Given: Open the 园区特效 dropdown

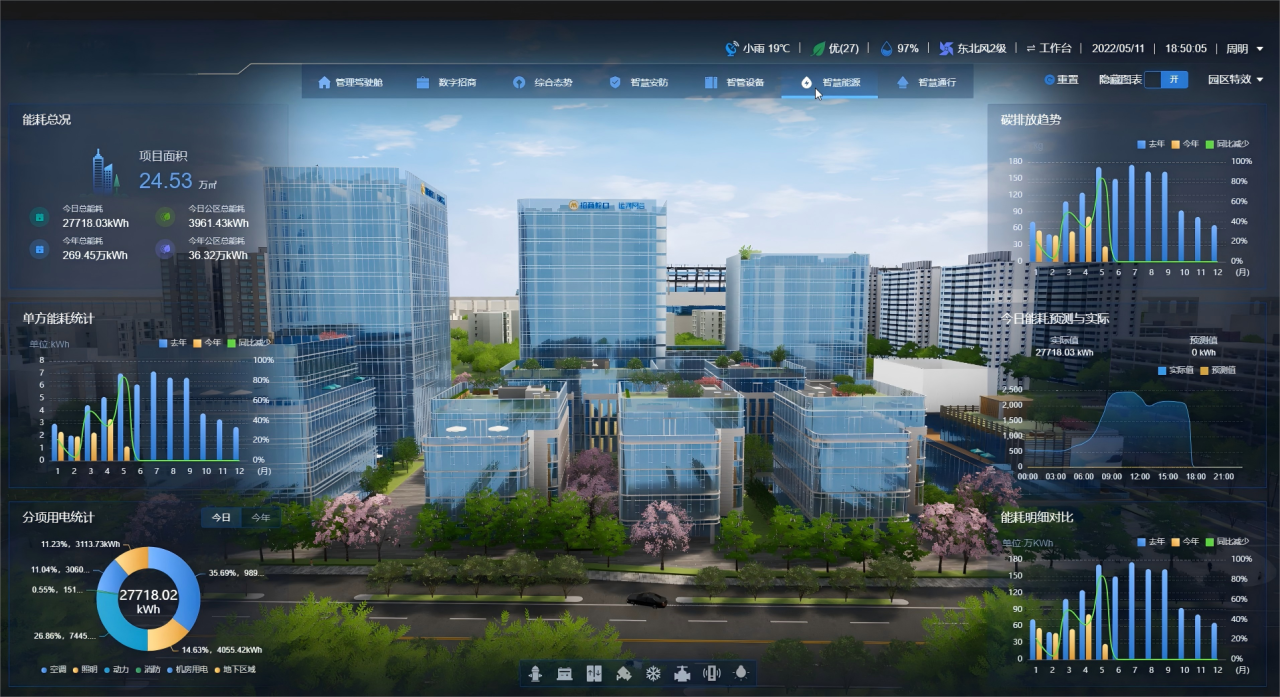Looking at the screenshot, I should 1235,79.
